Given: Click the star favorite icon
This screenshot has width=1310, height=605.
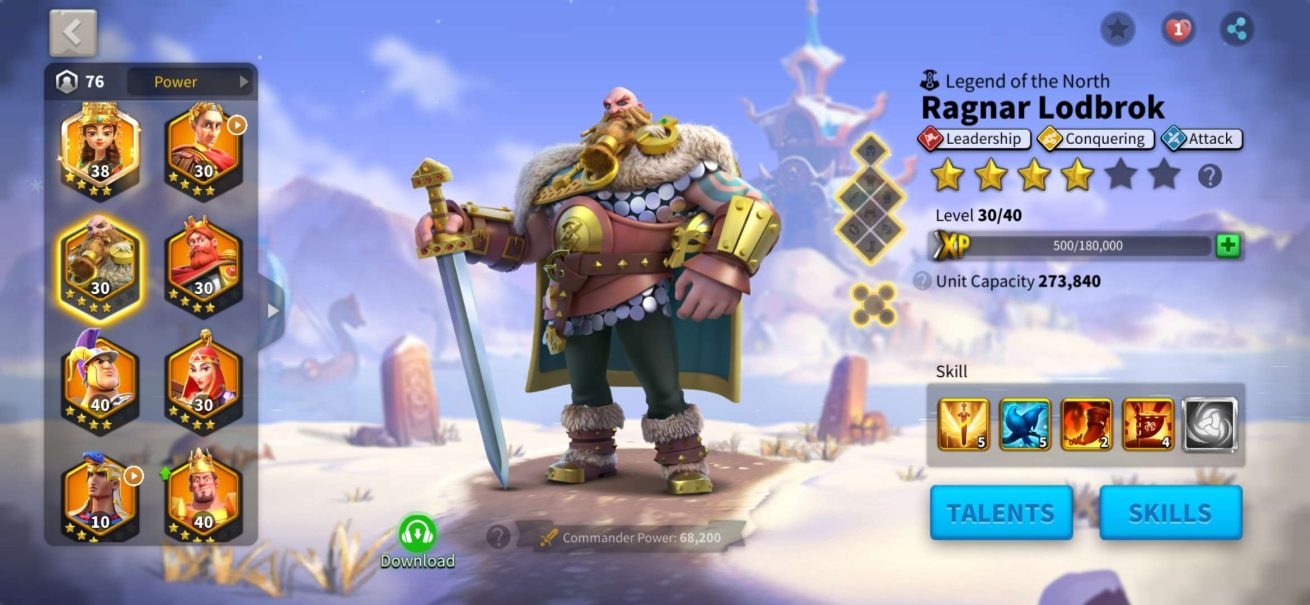Looking at the screenshot, I should pos(1117,29).
